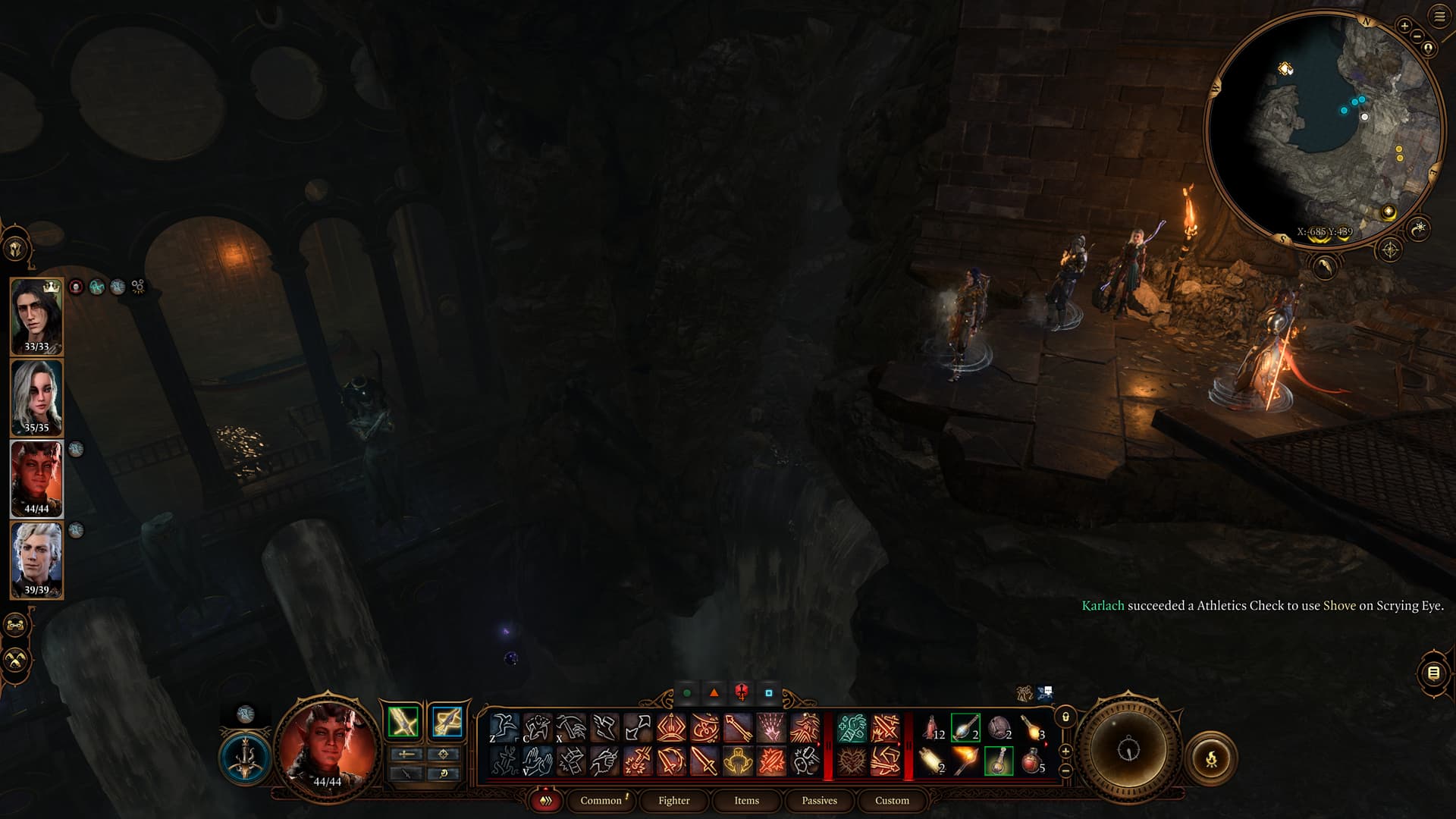Zoom out the minimap with minus button
Screen dimensions: 1456x819
[x=1418, y=36]
